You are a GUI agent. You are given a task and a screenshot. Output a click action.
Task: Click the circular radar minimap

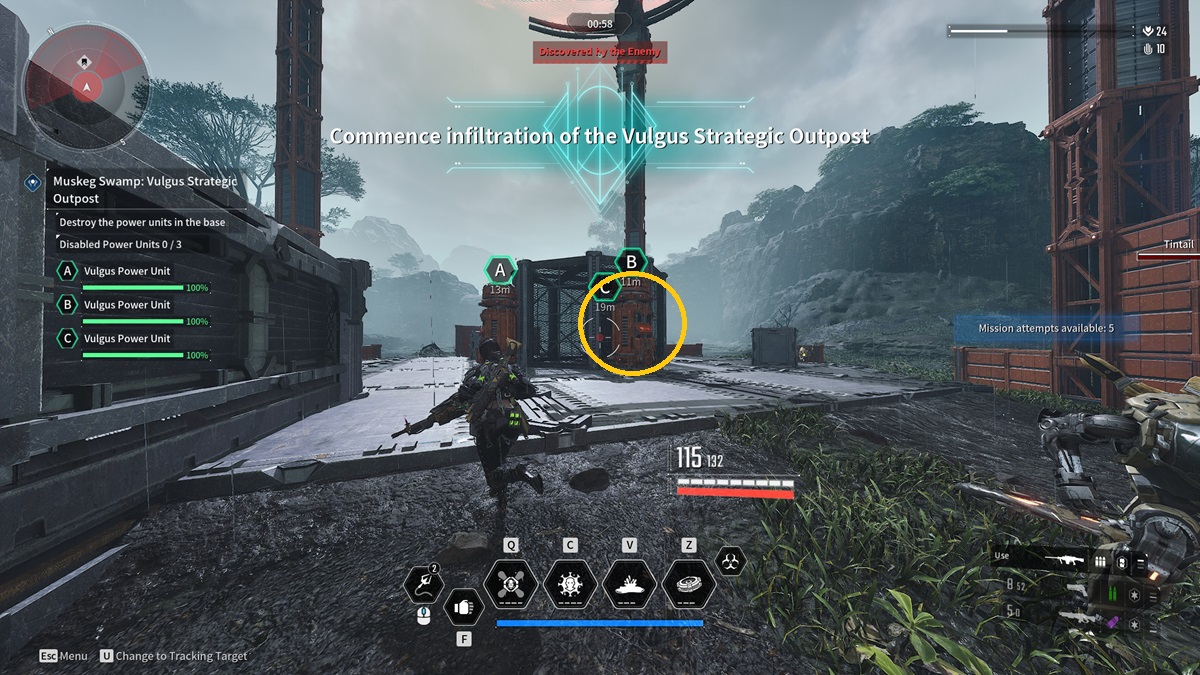pyautogui.click(x=88, y=85)
